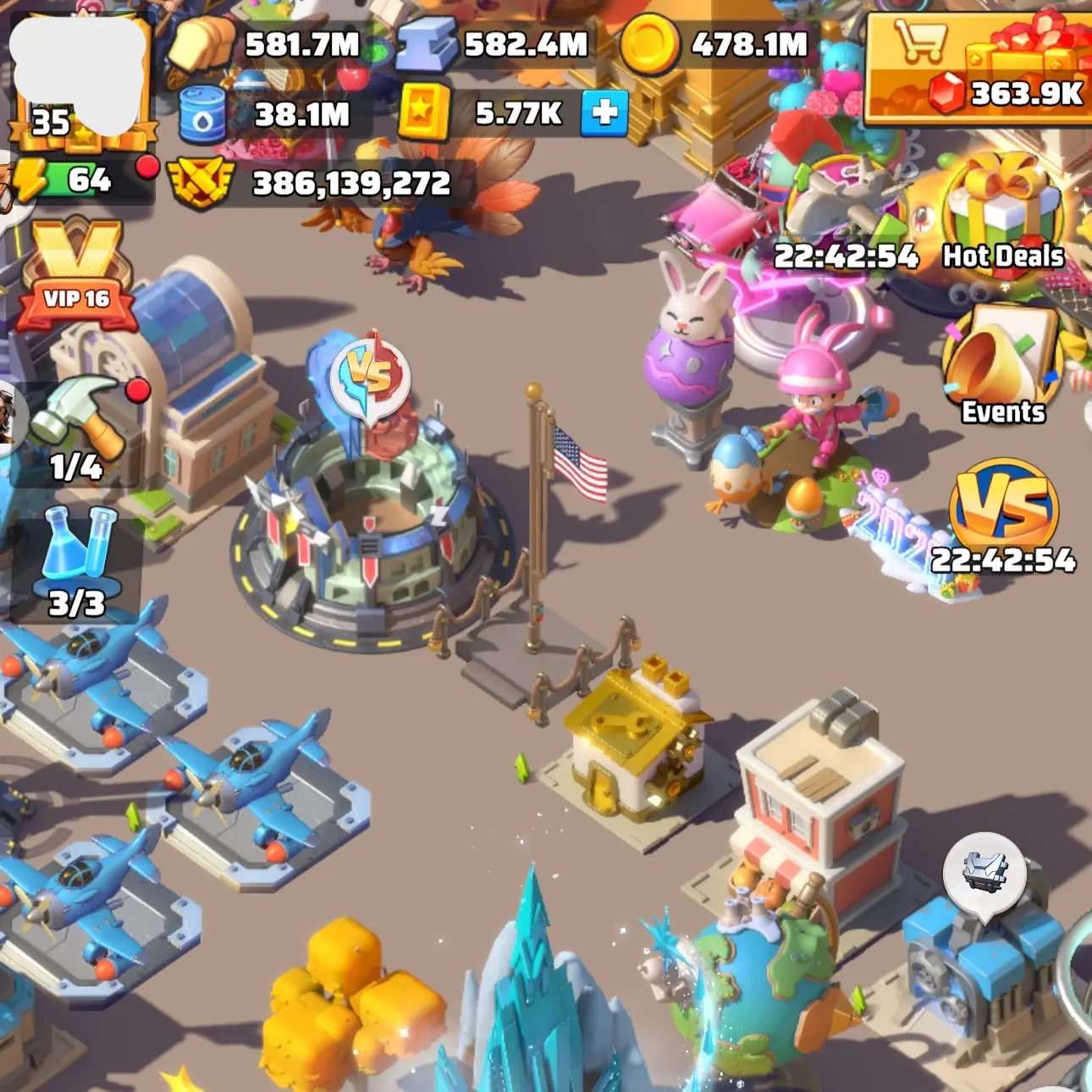Click the blue plus next to the star tickets
Screen dimensions: 1092x1092
click(604, 113)
